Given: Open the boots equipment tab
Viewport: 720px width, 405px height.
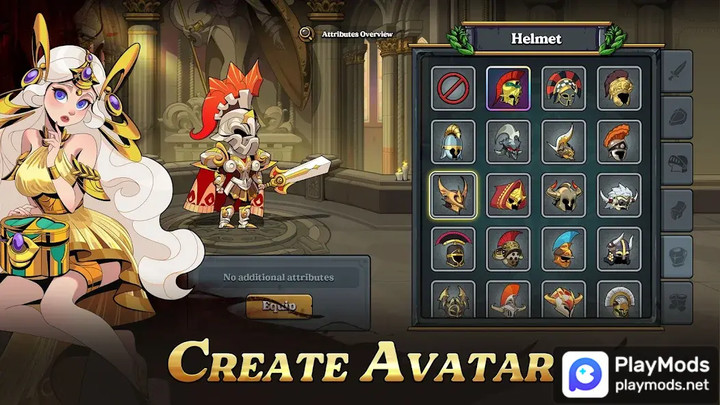Looking at the screenshot, I should pyautogui.click(x=677, y=297).
